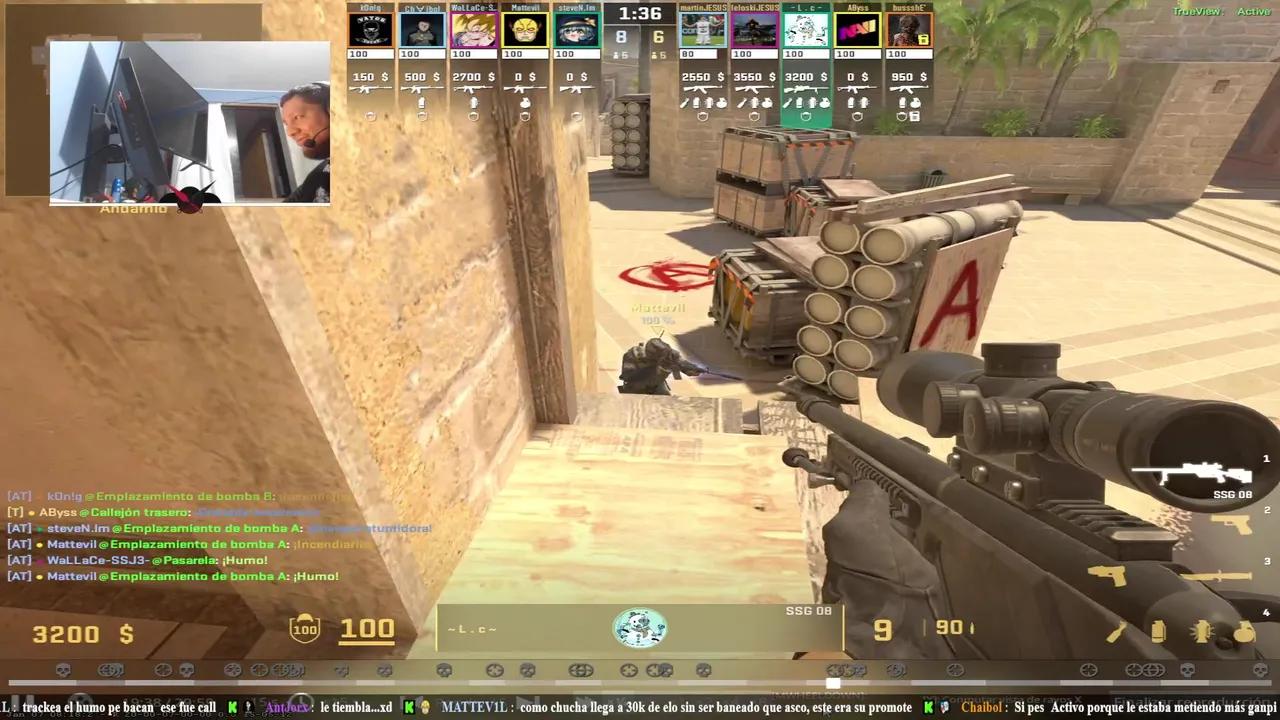Click the defuse kit icon under bussshE
1280x720 pixels.
coord(914,117)
